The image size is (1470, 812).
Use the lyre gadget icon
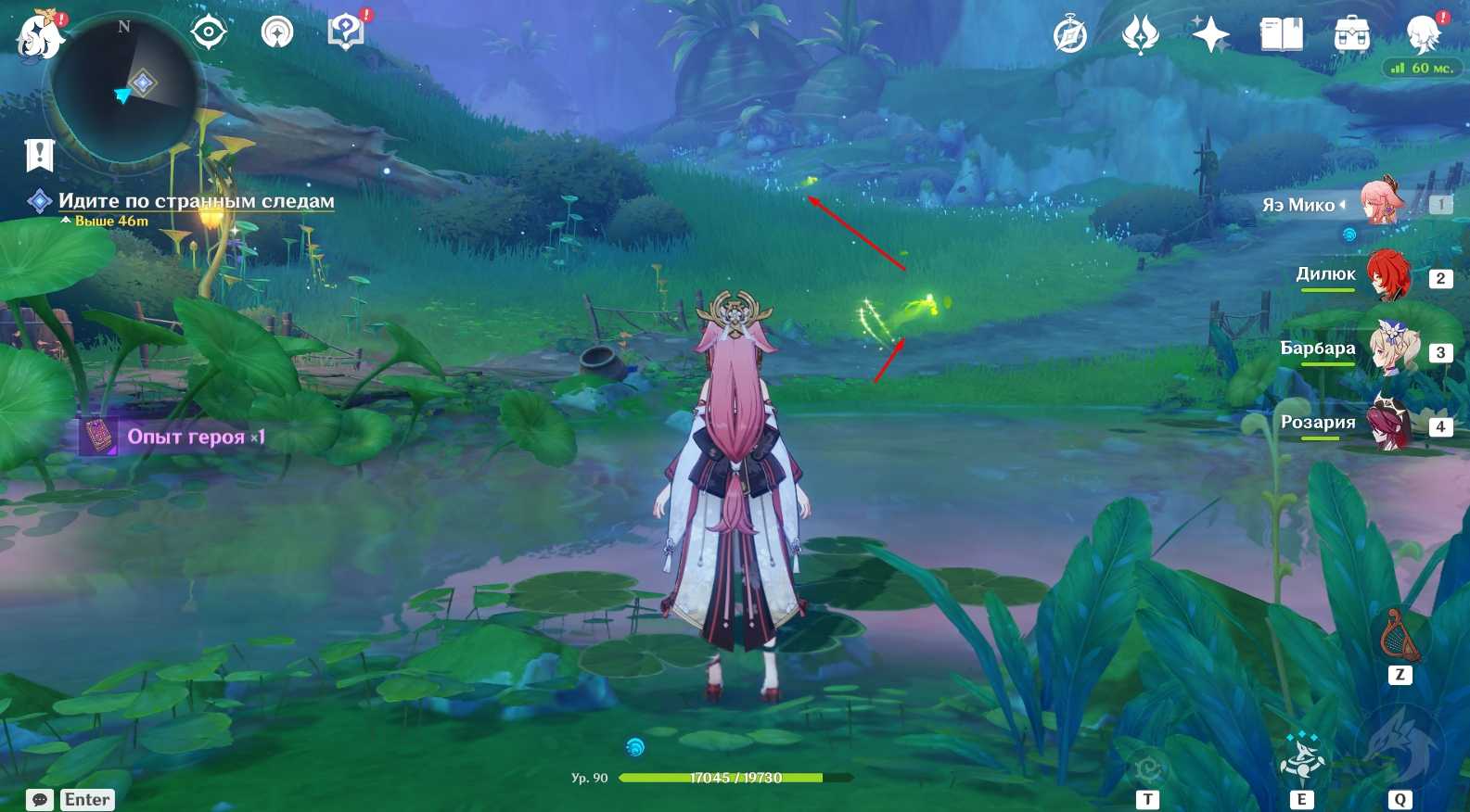(1399, 637)
